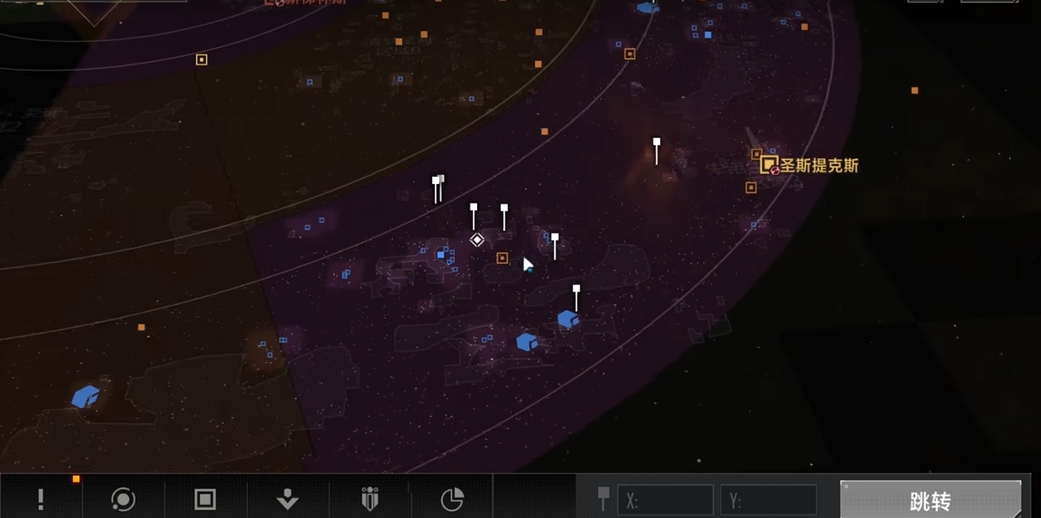Choose the downward arrow toolbar icon
1041x518 pixels.
(x=287, y=499)
